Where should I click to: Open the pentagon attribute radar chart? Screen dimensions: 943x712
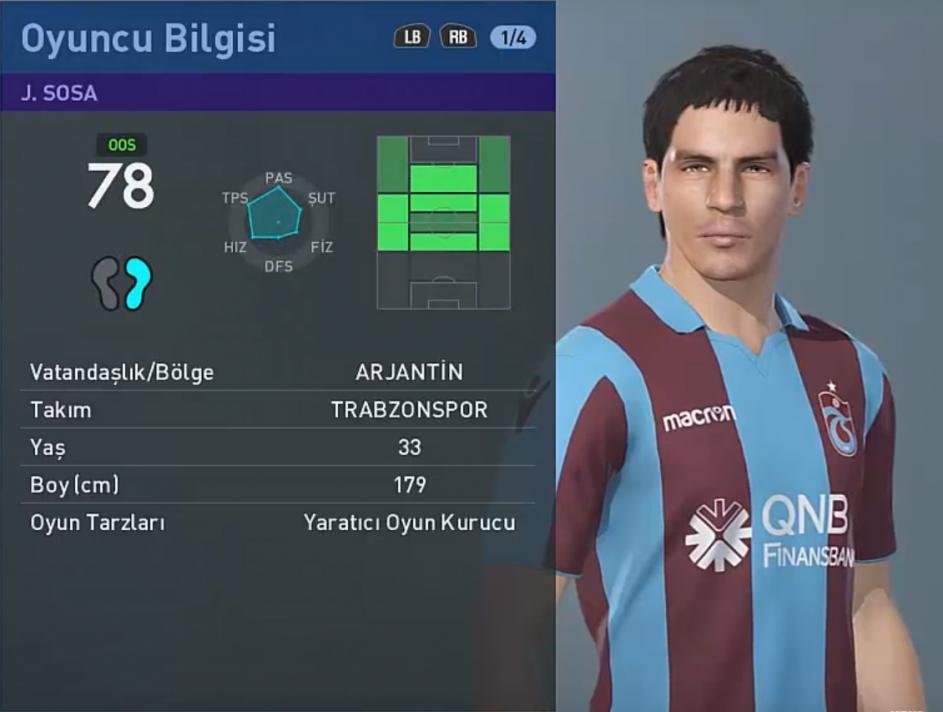(276, 215)
